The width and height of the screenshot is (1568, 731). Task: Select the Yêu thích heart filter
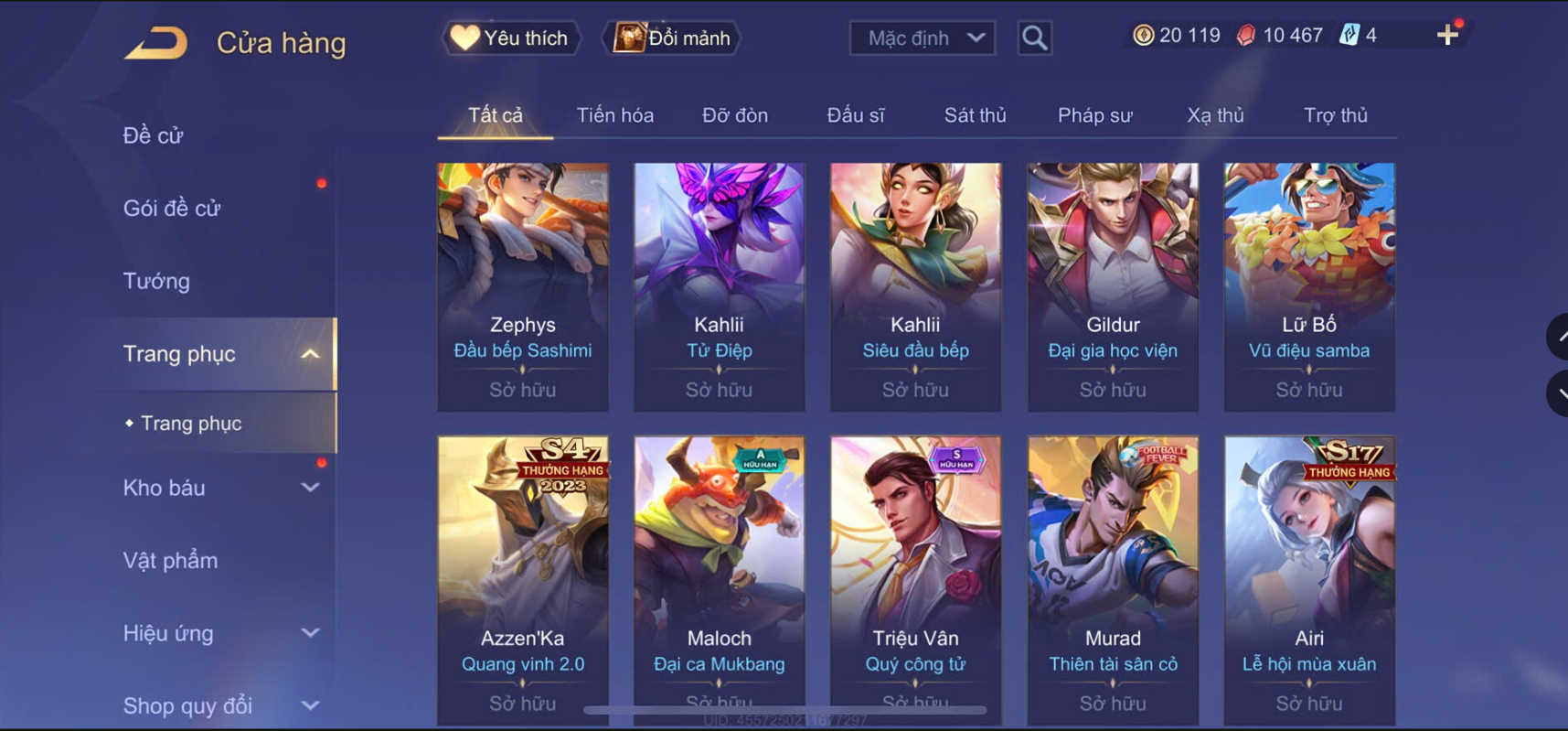coord(508,38)
